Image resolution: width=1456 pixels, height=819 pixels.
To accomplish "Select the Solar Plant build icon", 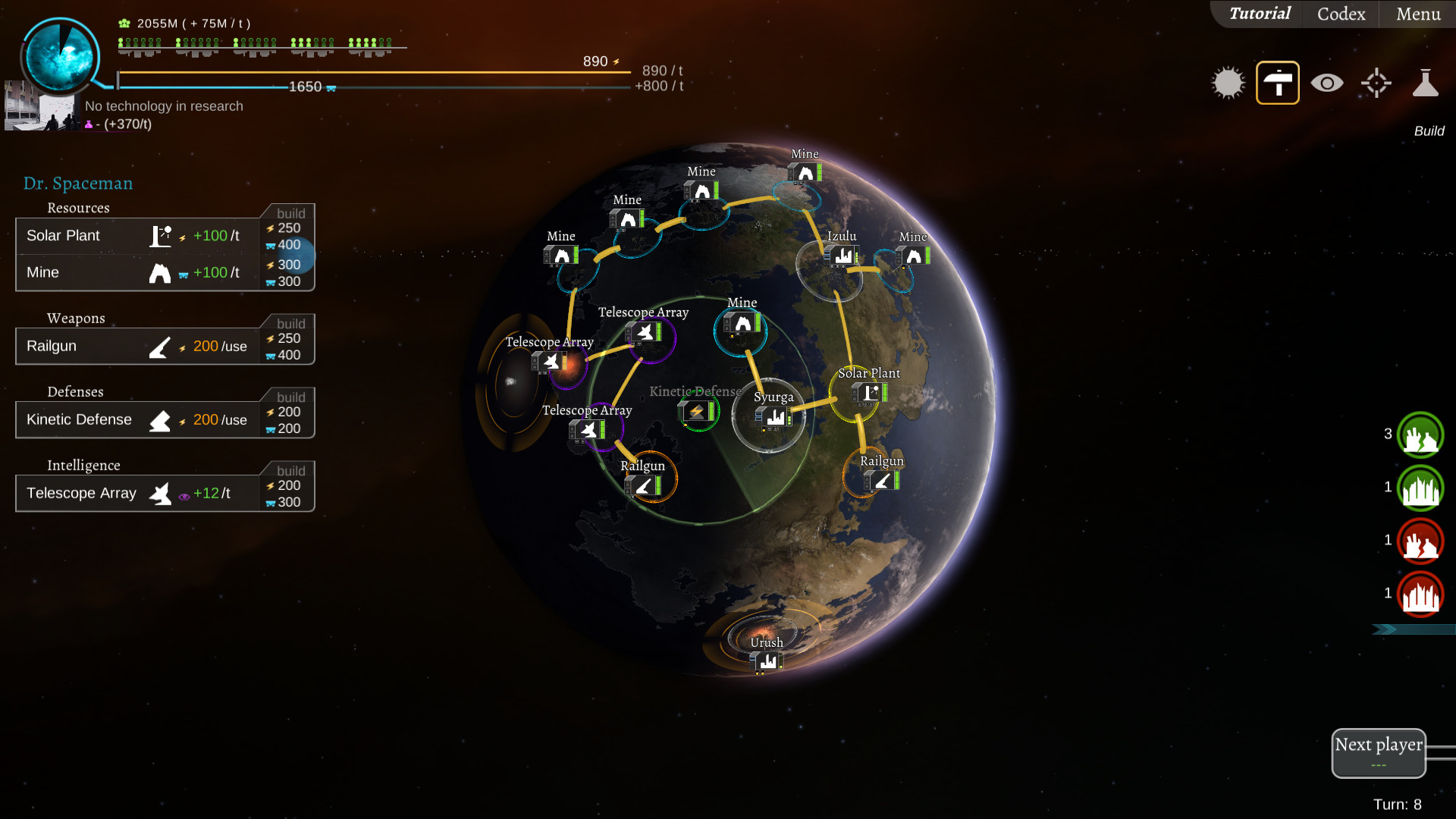I will point(160,235).
